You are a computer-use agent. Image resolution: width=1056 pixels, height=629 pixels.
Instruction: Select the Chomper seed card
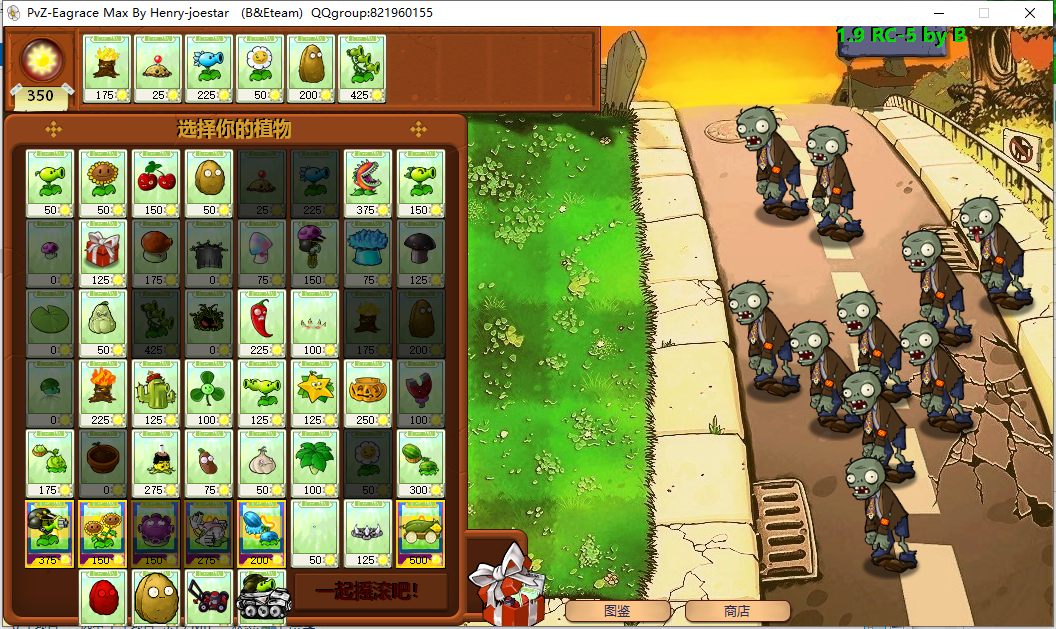click(368, 183)
